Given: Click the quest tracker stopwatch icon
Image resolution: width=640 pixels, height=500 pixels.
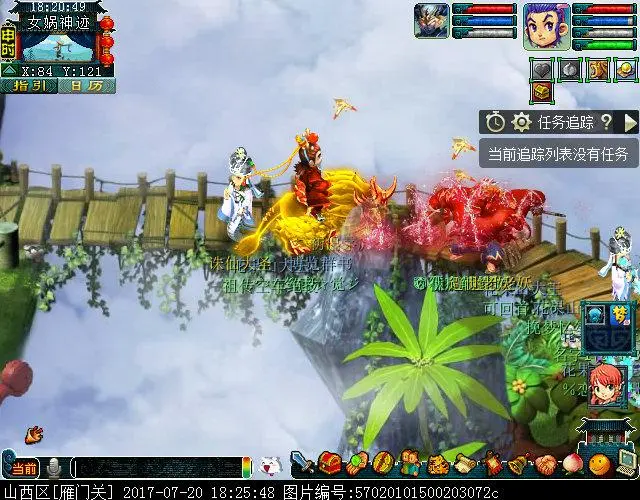Looking at the screenshot, I should (496, 122).
